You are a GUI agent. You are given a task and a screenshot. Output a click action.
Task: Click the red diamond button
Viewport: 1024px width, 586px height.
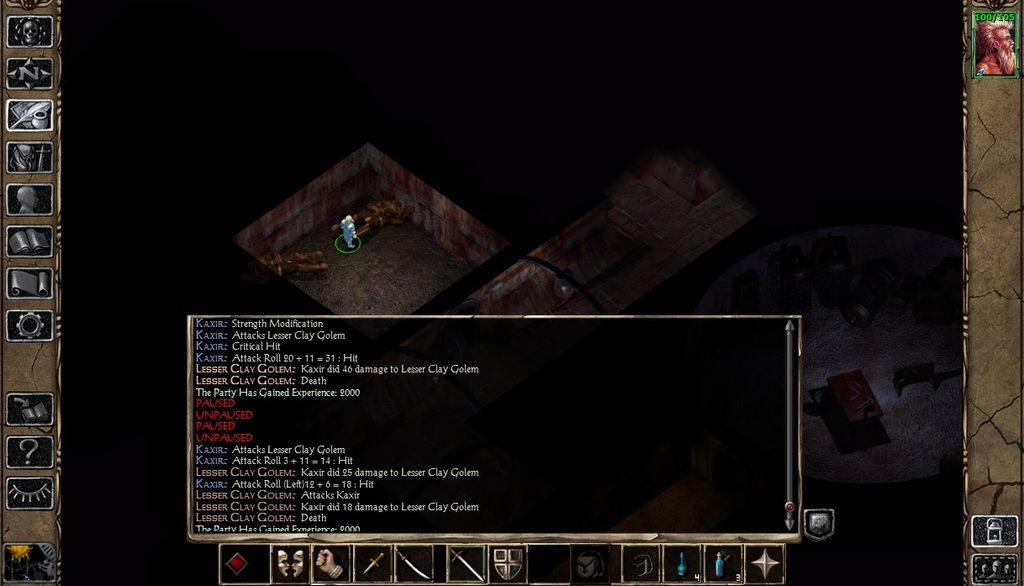(x=238, y=564)
